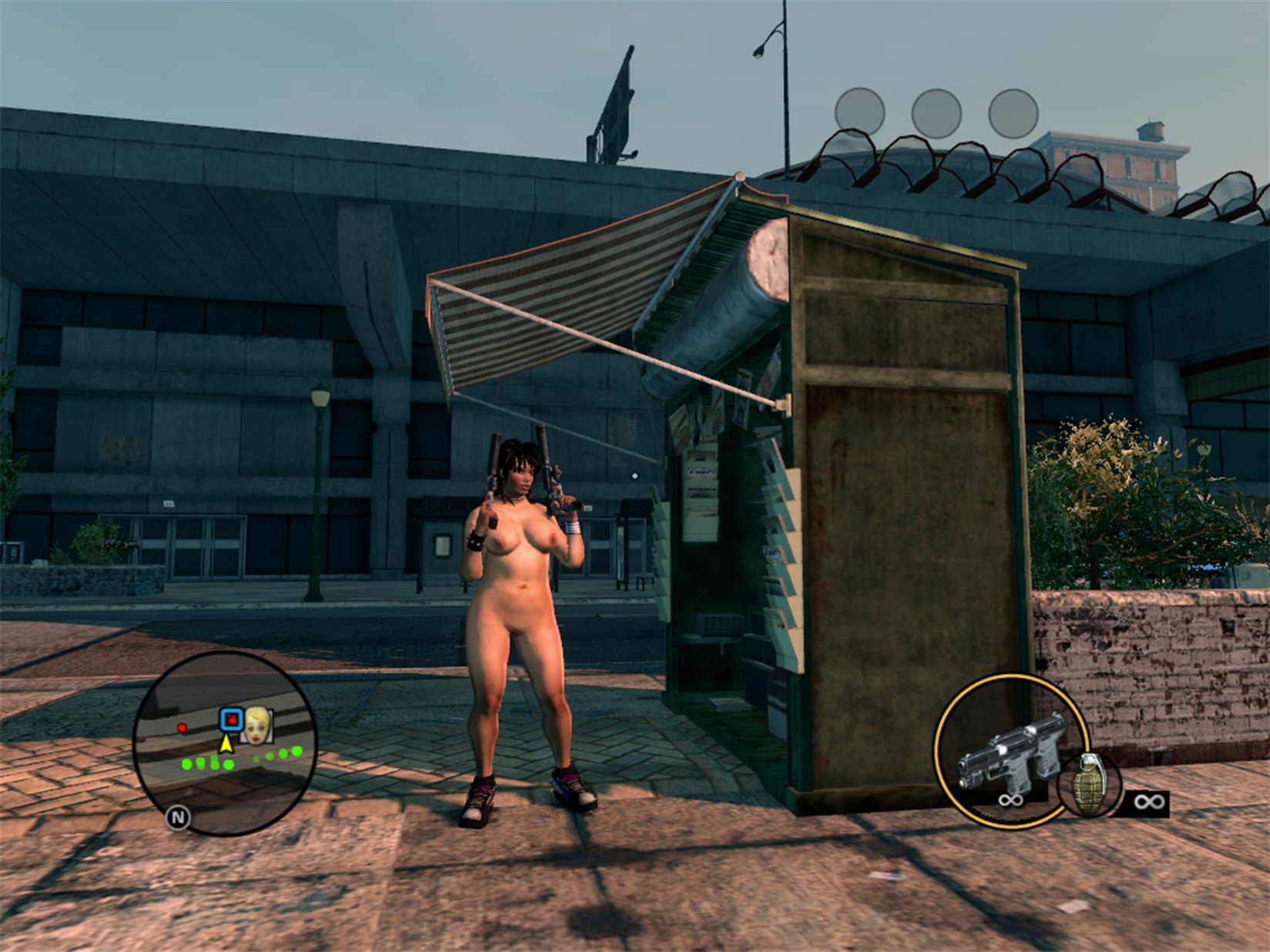Click the blue square marker on the minimap
Viewport: 1270px width, 952px height.
coord(230,719)
